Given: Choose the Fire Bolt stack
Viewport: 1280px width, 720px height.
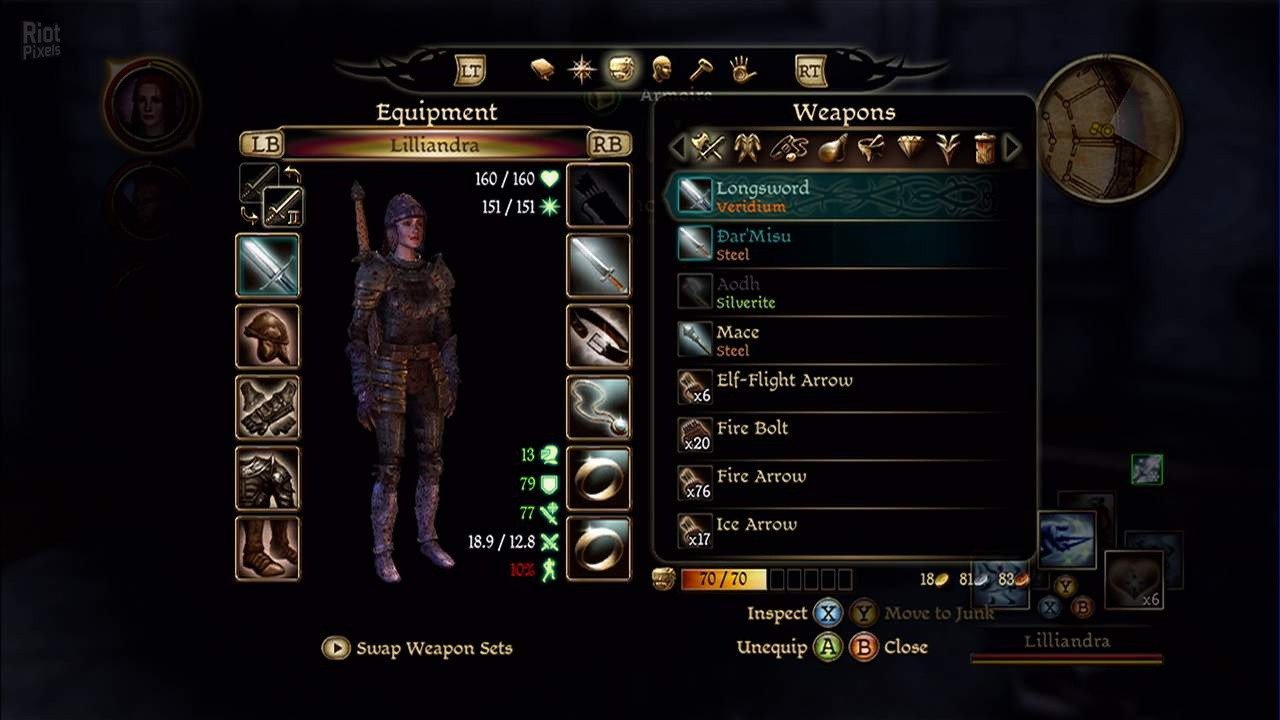Looking at the screenshot, I should [840, 436].
